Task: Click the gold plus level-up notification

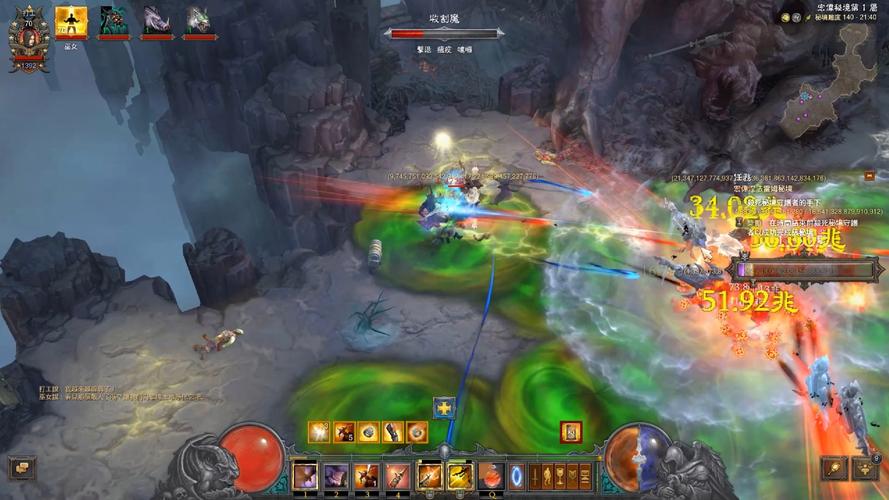Action: pos(444,408)
